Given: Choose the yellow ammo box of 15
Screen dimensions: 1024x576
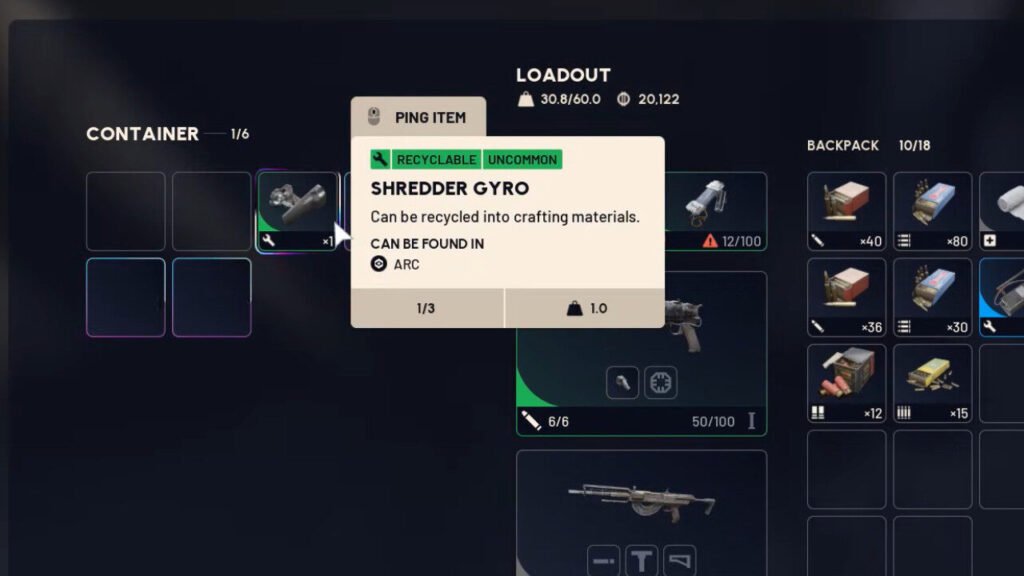Looking at the screenshot, I should tap(932, 383).
